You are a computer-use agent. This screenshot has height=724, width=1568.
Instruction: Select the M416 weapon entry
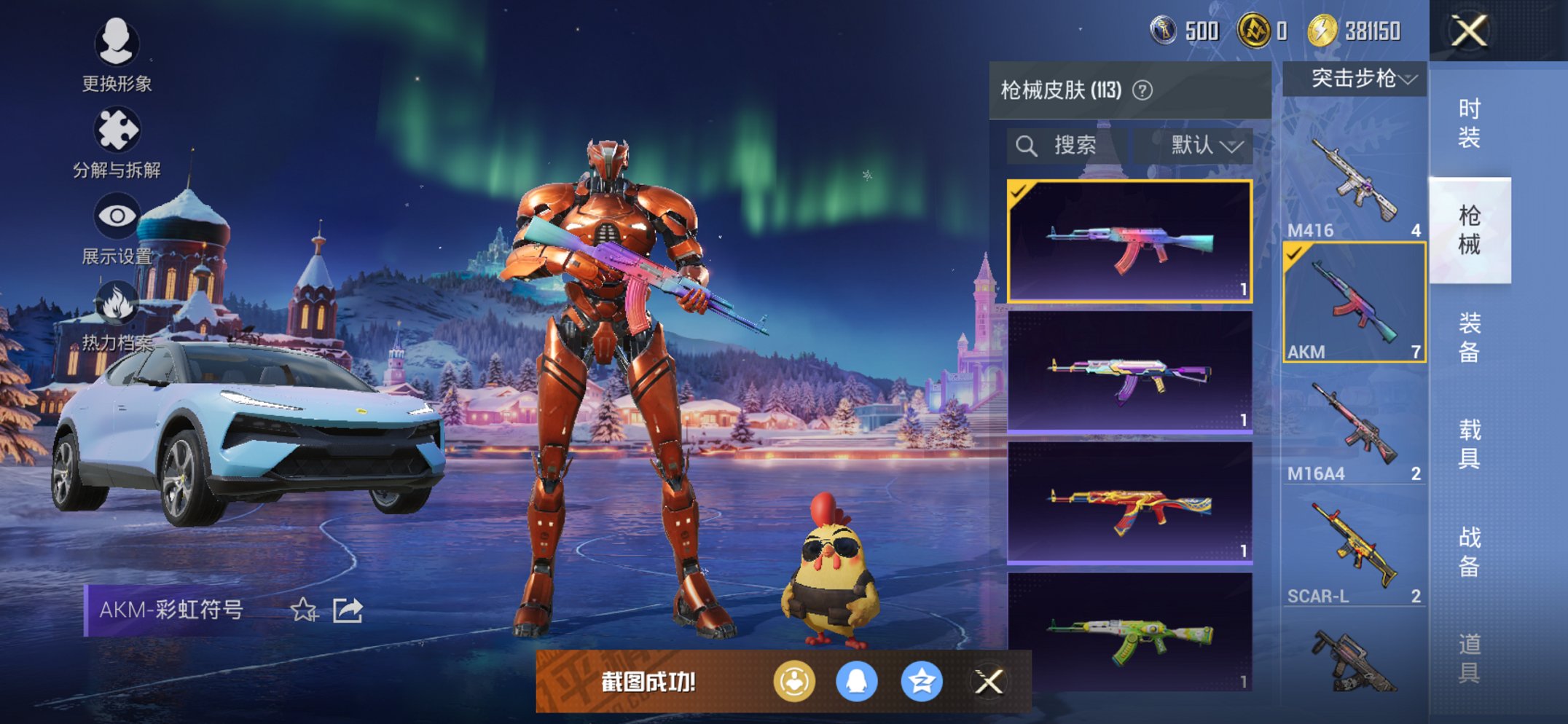click(1354, 182)
